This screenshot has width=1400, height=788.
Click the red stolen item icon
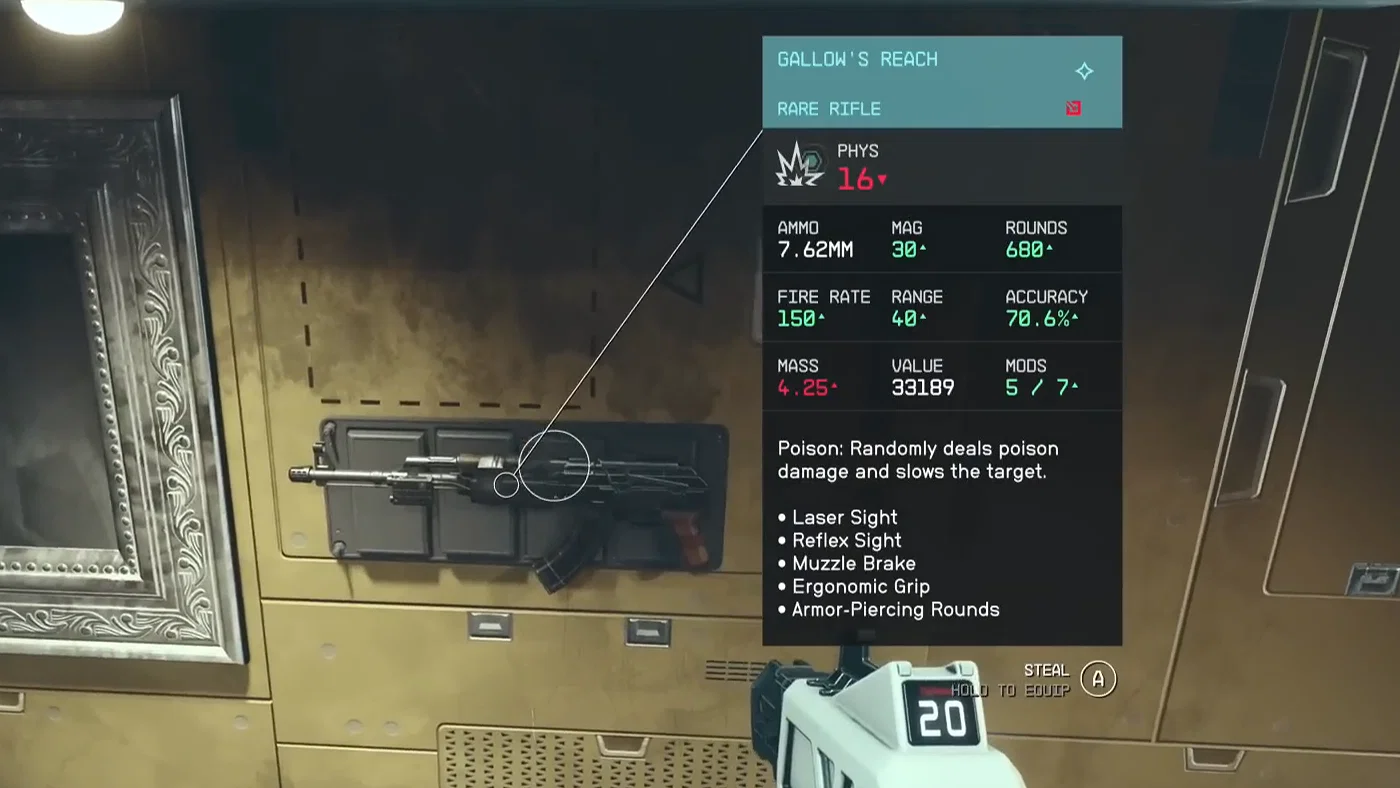point(1073,107)
